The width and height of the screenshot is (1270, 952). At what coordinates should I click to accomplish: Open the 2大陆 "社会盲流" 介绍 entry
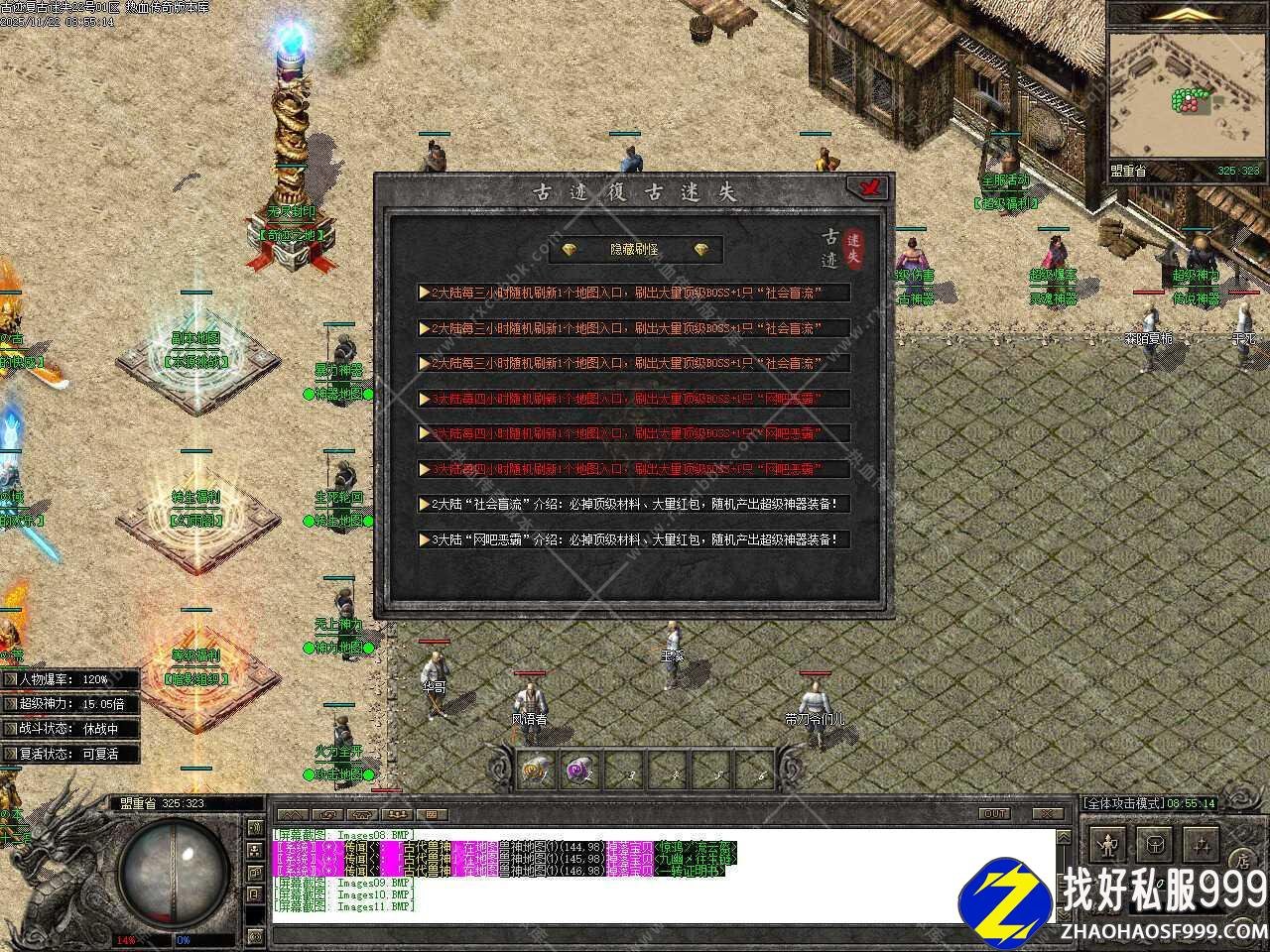tap(634, 505)
